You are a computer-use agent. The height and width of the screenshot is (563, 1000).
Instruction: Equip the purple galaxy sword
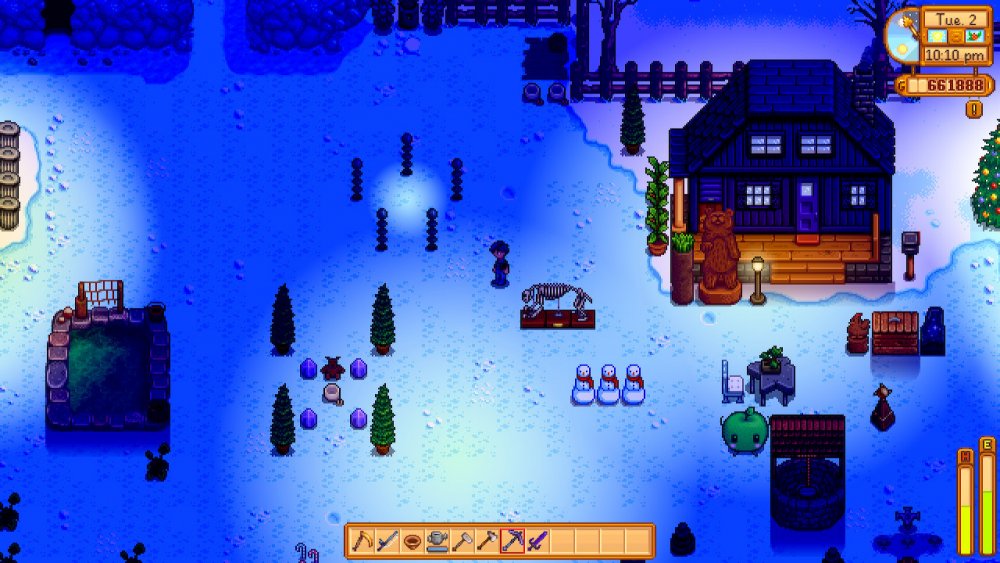(537, 541)
